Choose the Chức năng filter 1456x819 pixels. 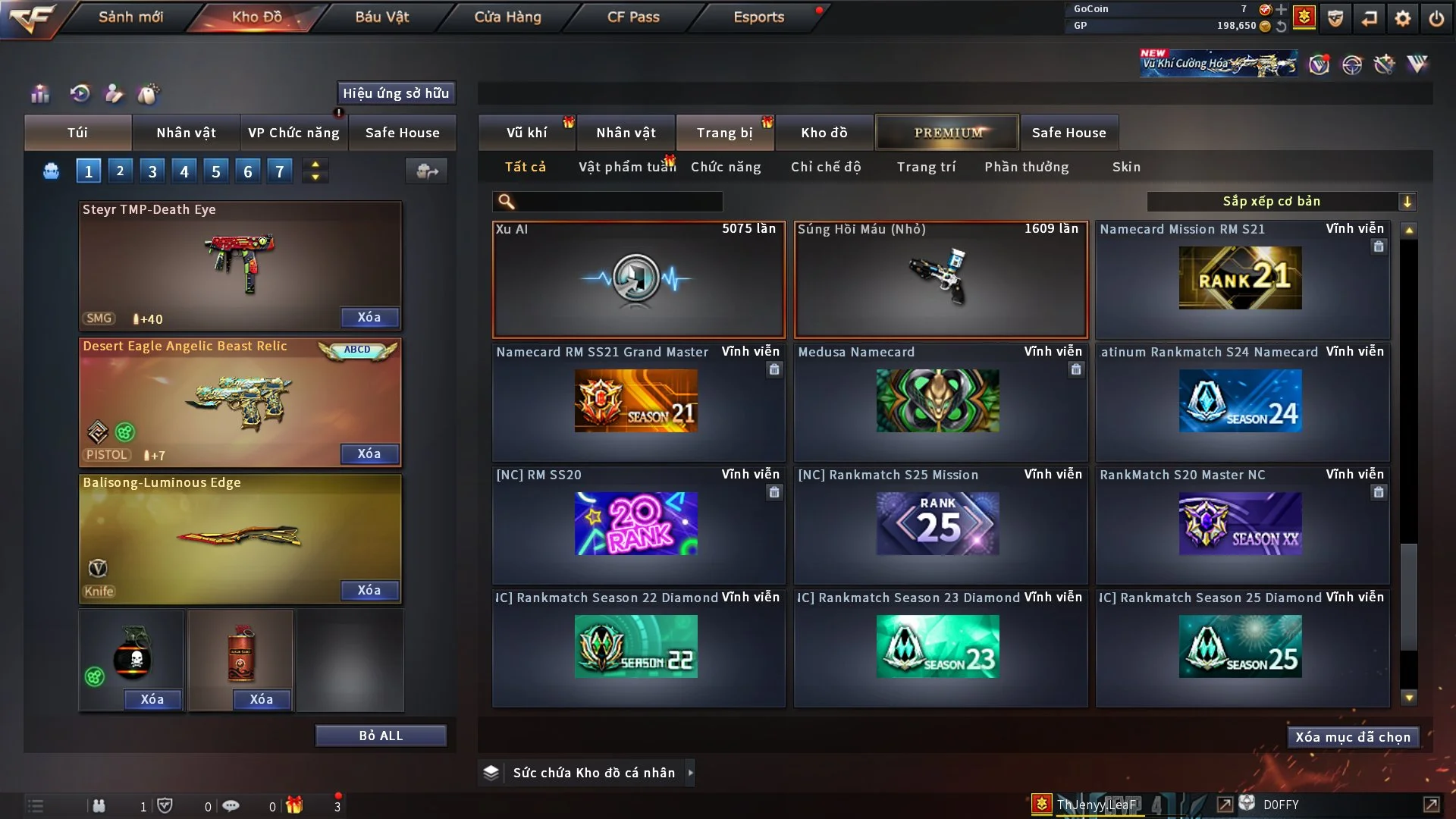tap(726, 167)
